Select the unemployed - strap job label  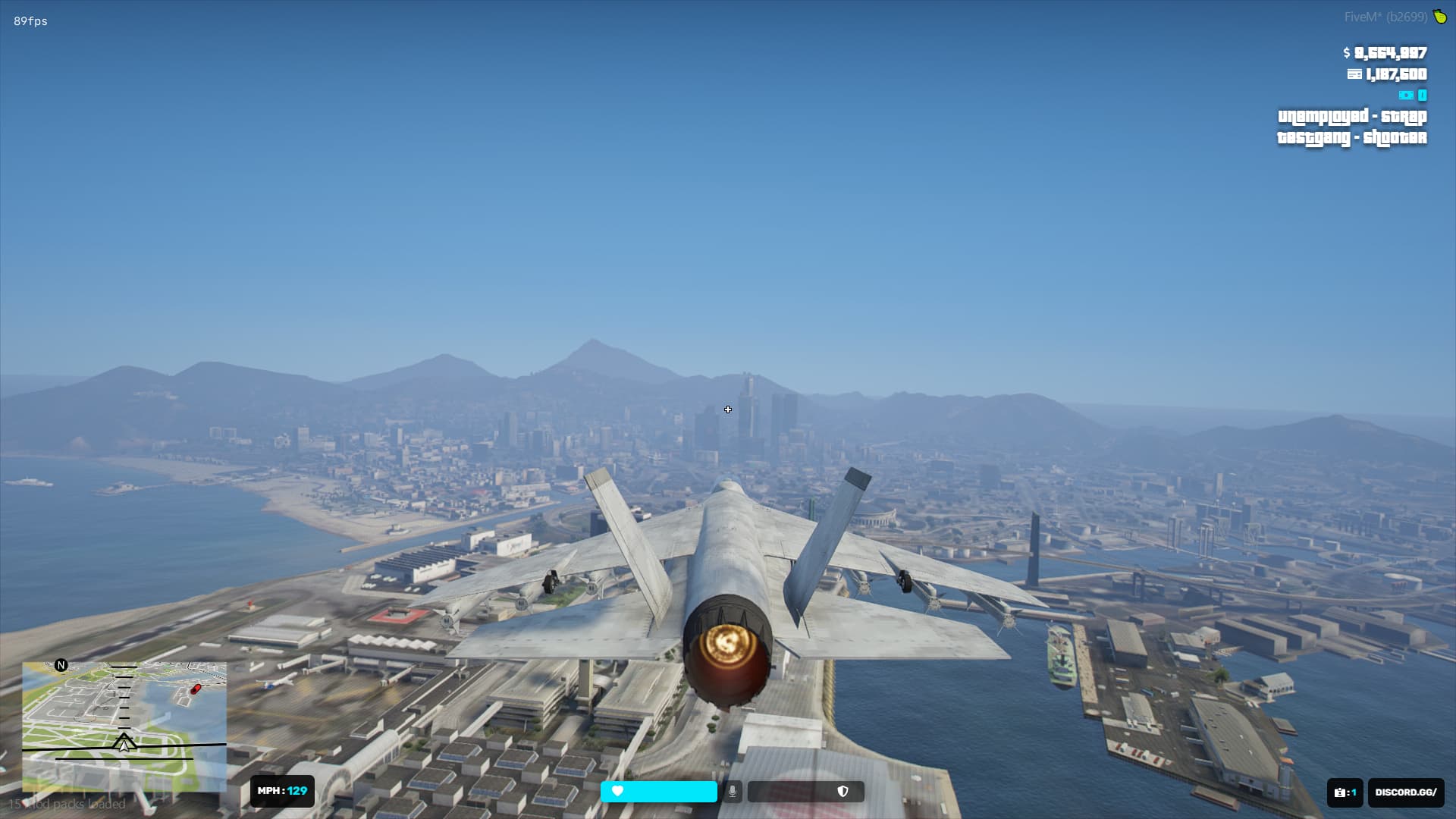point(1351,117)
